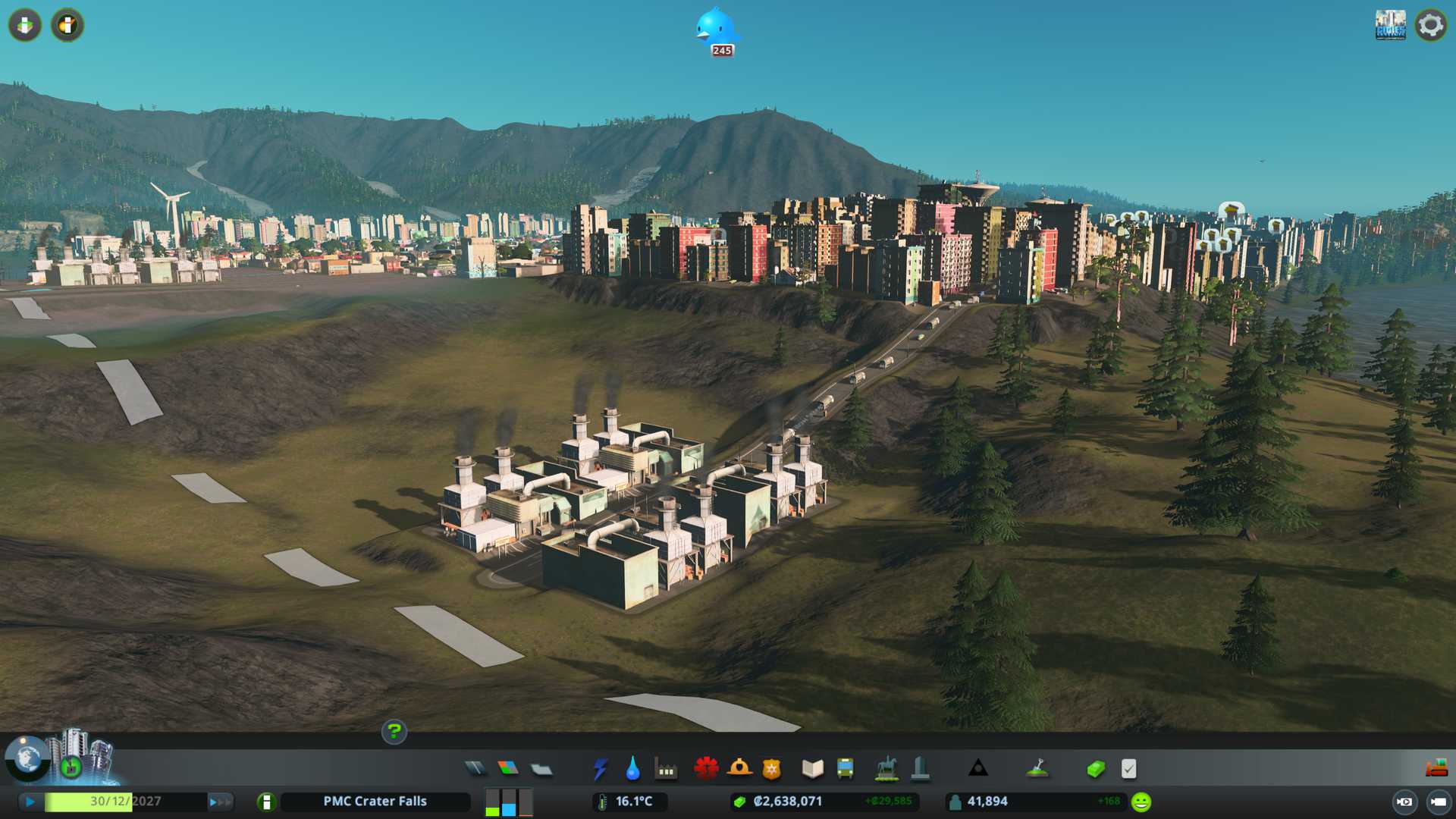
Task: Open the Roads build menu
Action: coord(475,769)
